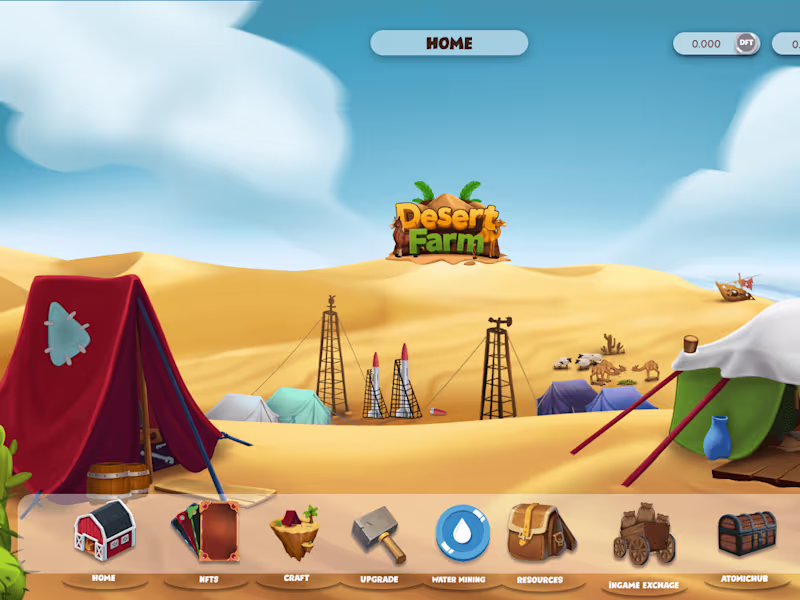This screenshot has height=600, width=800.
Task: Open Water Mining droplet button
Action: click(x=462, y=532)
